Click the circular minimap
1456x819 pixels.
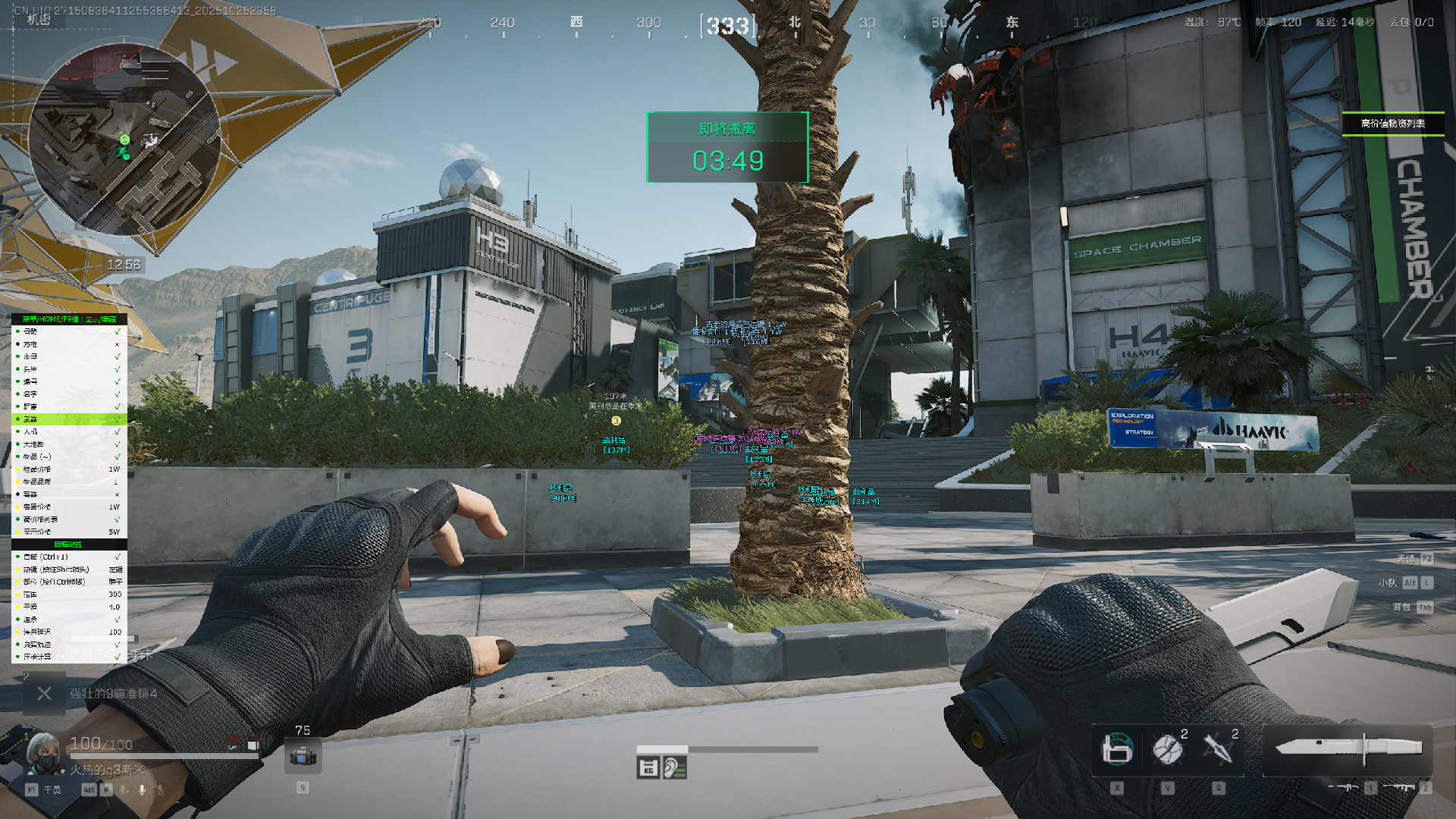pos(124,139)
